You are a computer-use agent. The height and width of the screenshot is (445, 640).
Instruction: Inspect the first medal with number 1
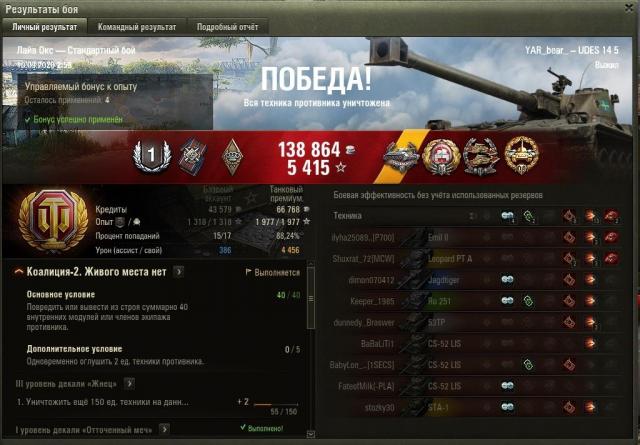click(x=147, y=155)
